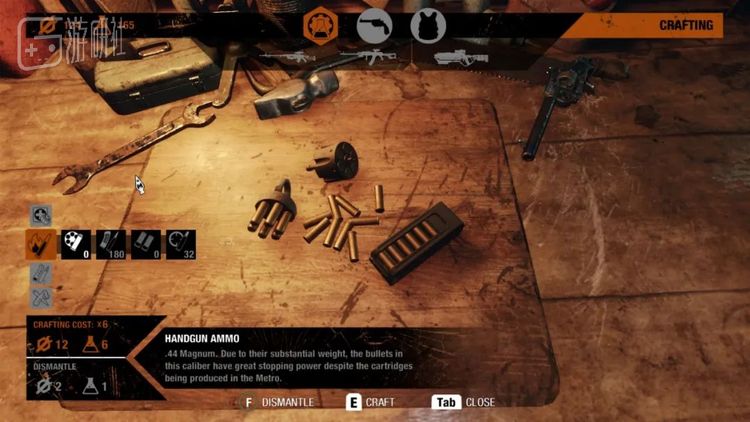Select the scoped weapon slot
The height and width of the screenshot is (422, 750).
click(462, 57)
